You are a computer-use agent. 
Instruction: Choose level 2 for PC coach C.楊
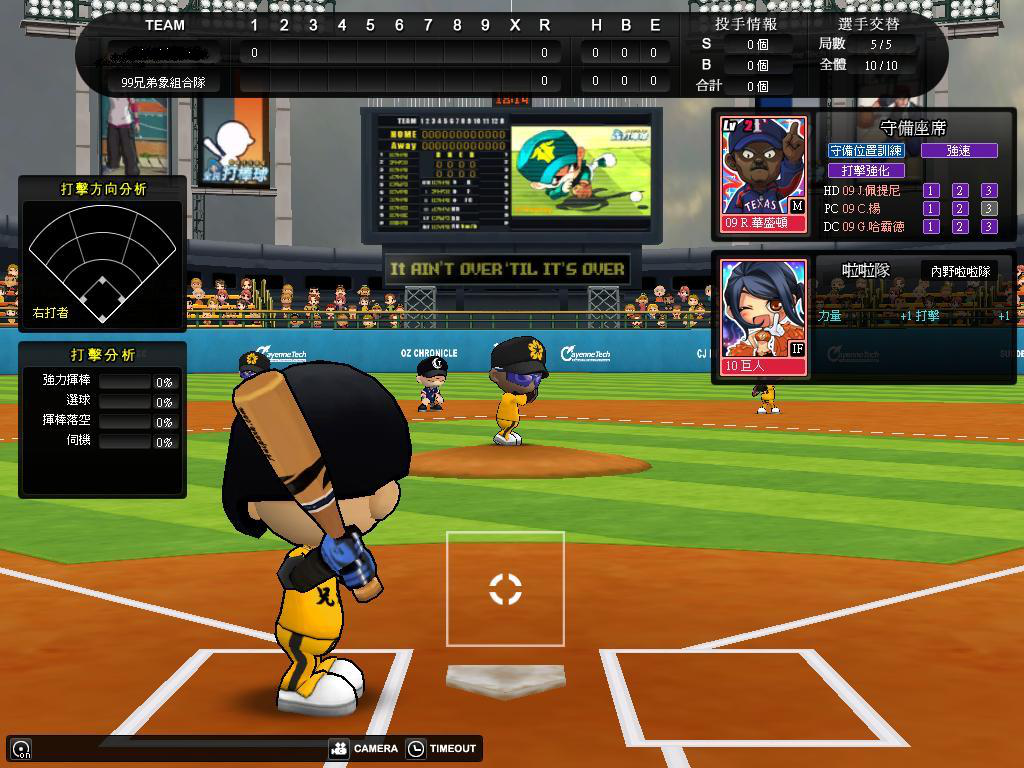click(960, 208)
